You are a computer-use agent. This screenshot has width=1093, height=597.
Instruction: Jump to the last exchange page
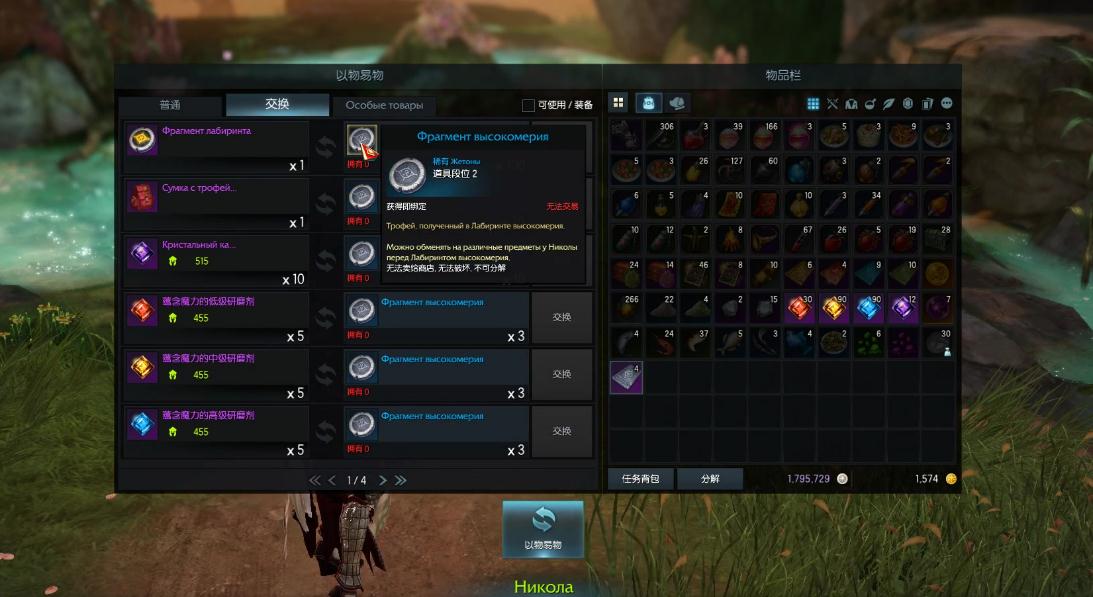click(x=401, y=481)
